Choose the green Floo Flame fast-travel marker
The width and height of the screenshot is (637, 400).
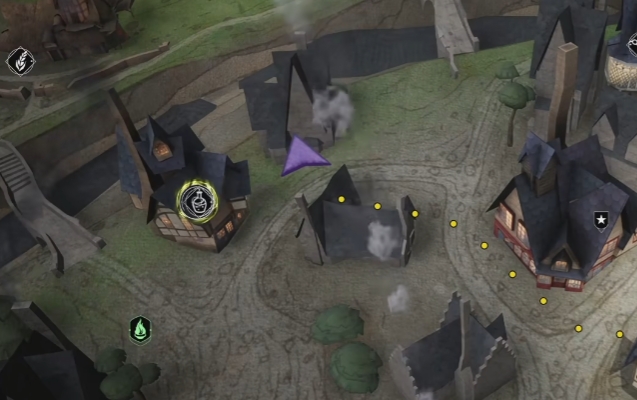(140, 328)
